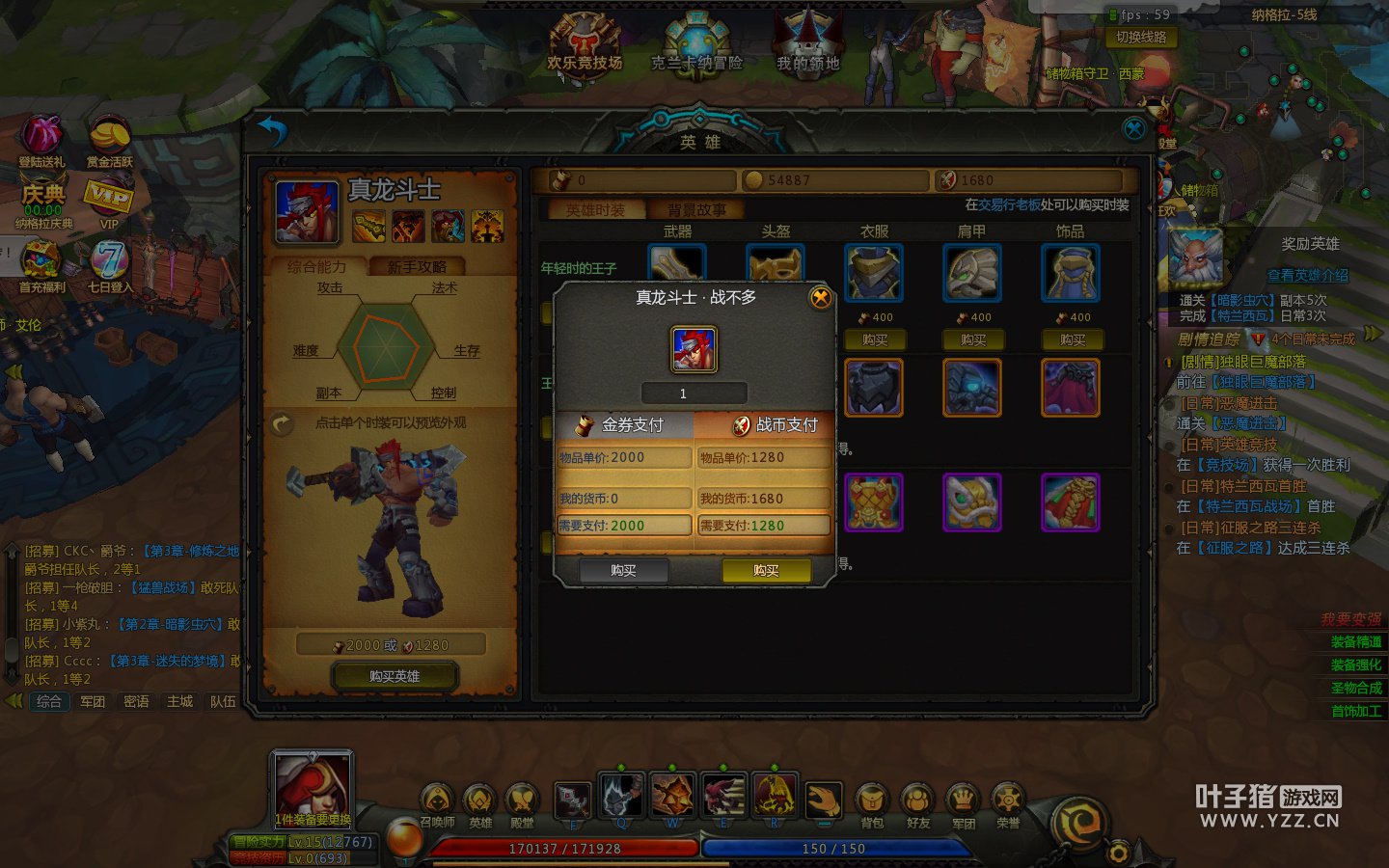This screenshot has width=1389, height=868.
Task: Open the 好友 friends icon
Action: tap(918, 804)
